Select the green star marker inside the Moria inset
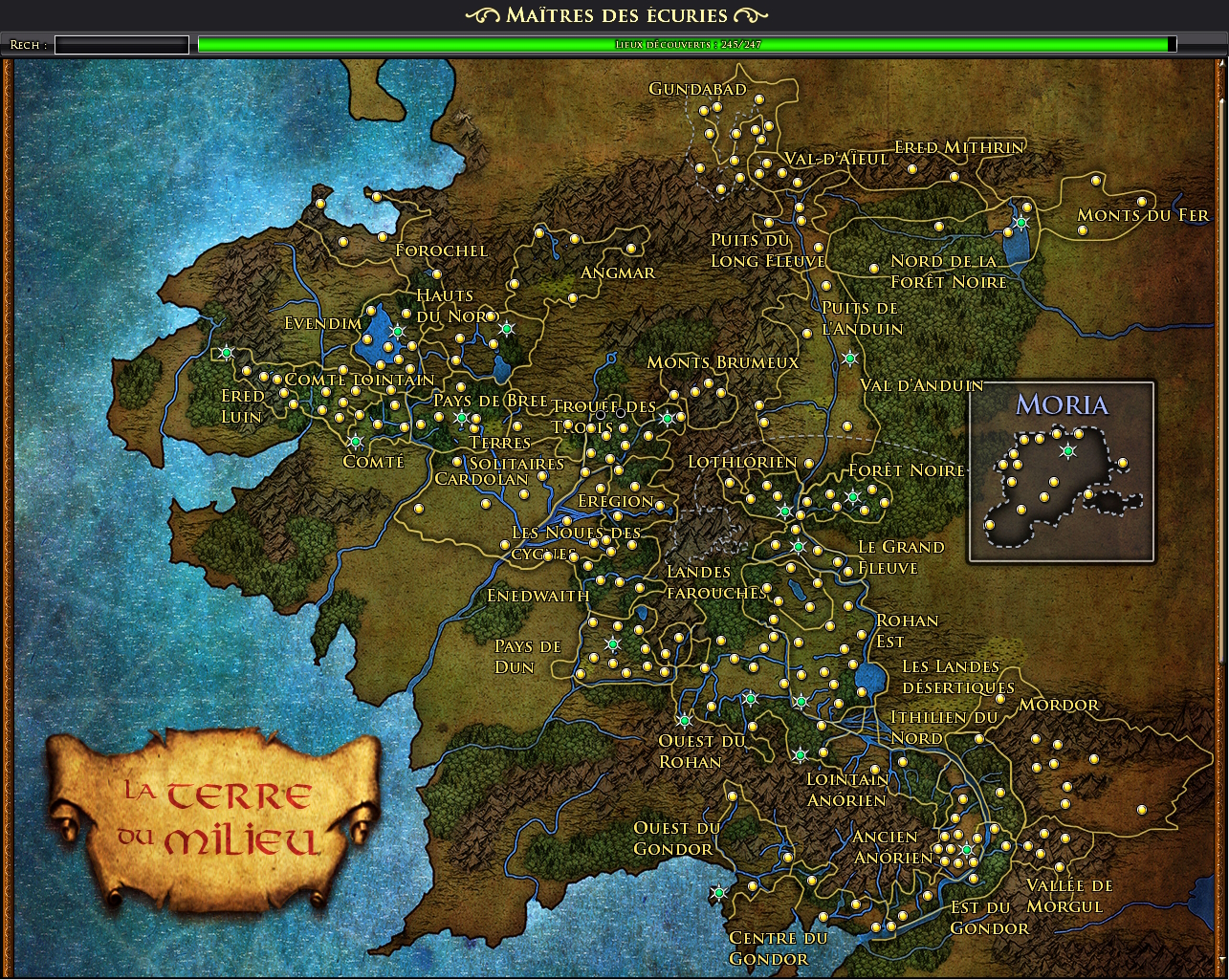This screenshot has height=980, width=1229. pos(1068,451)
